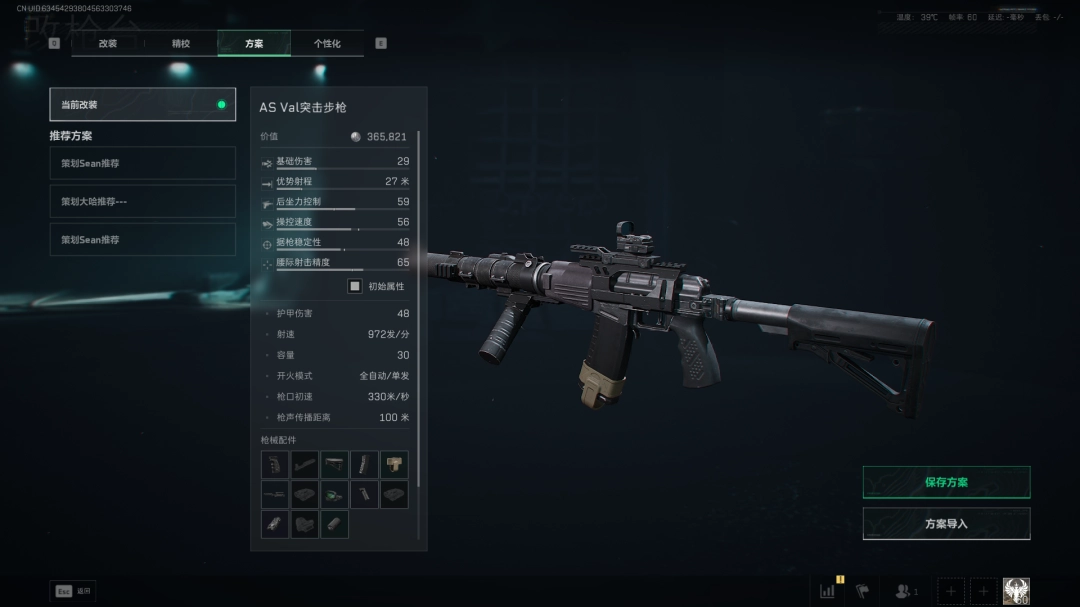The height and width of the screenshot is (607, 1080).
Task: Select the 当前改装 loadout entry
Action: (x=142, y=104)
